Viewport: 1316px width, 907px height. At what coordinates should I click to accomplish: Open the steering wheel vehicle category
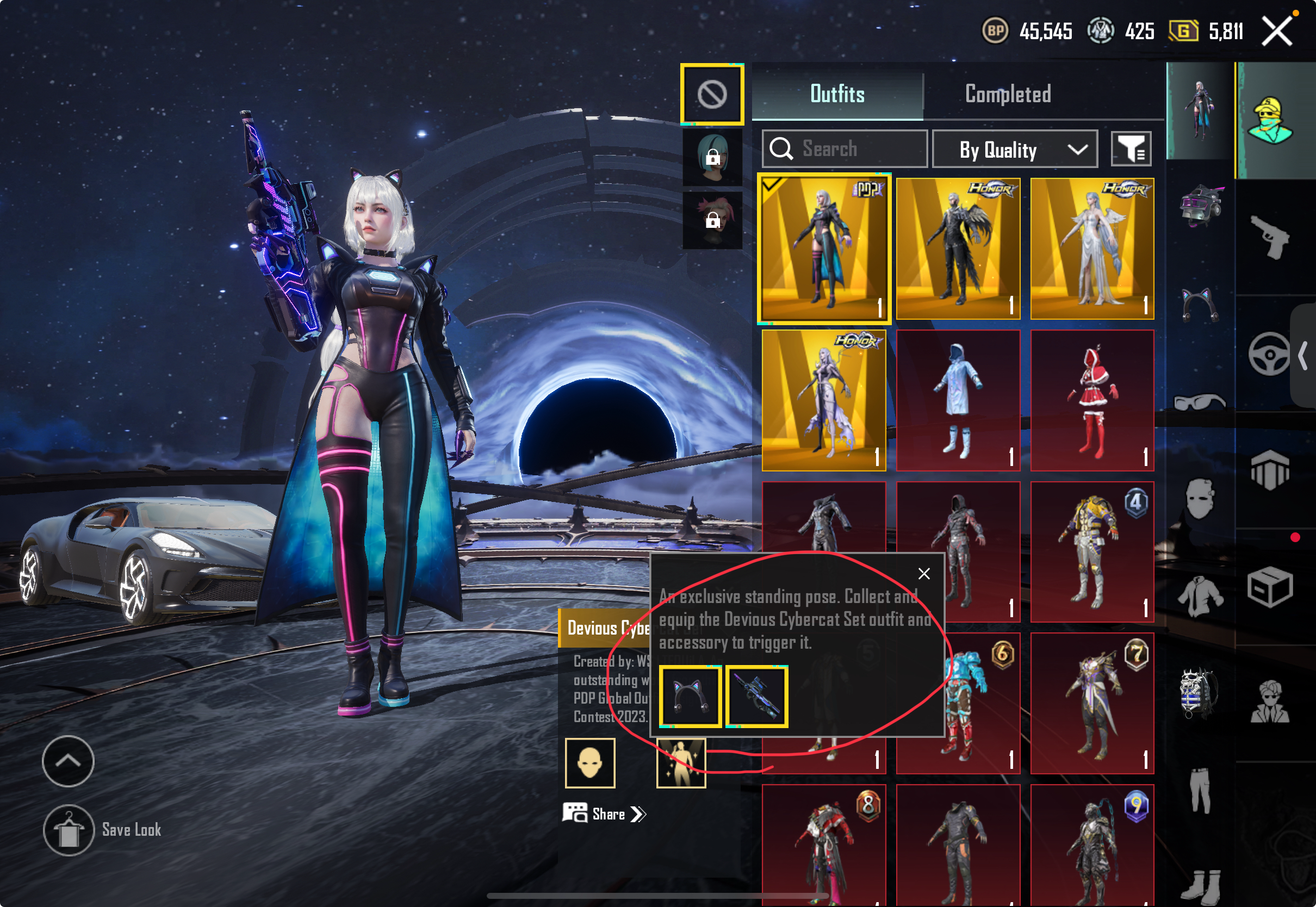pos(1269,355)
